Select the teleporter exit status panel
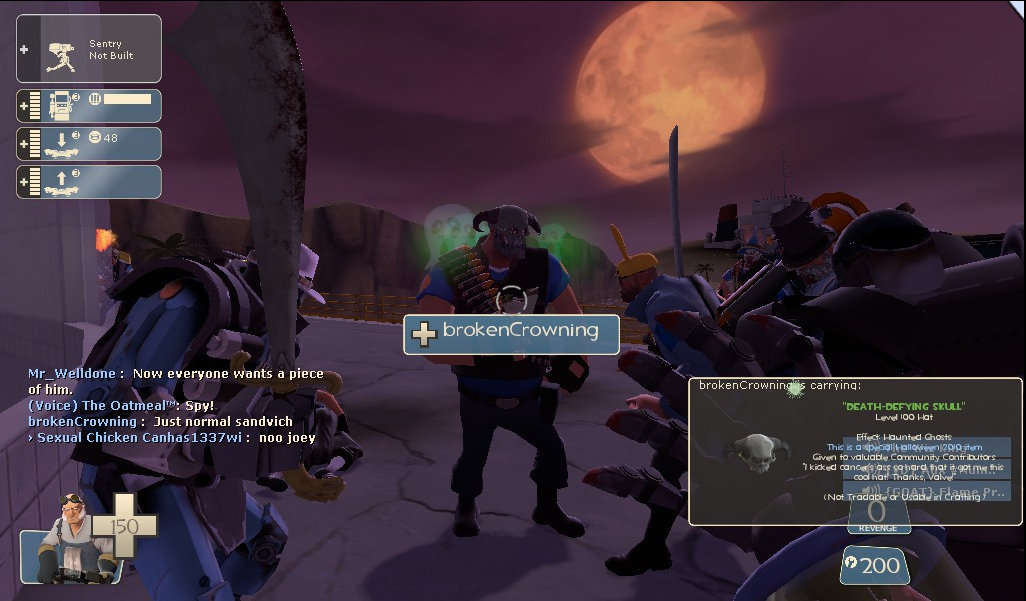 pos(88,181)
